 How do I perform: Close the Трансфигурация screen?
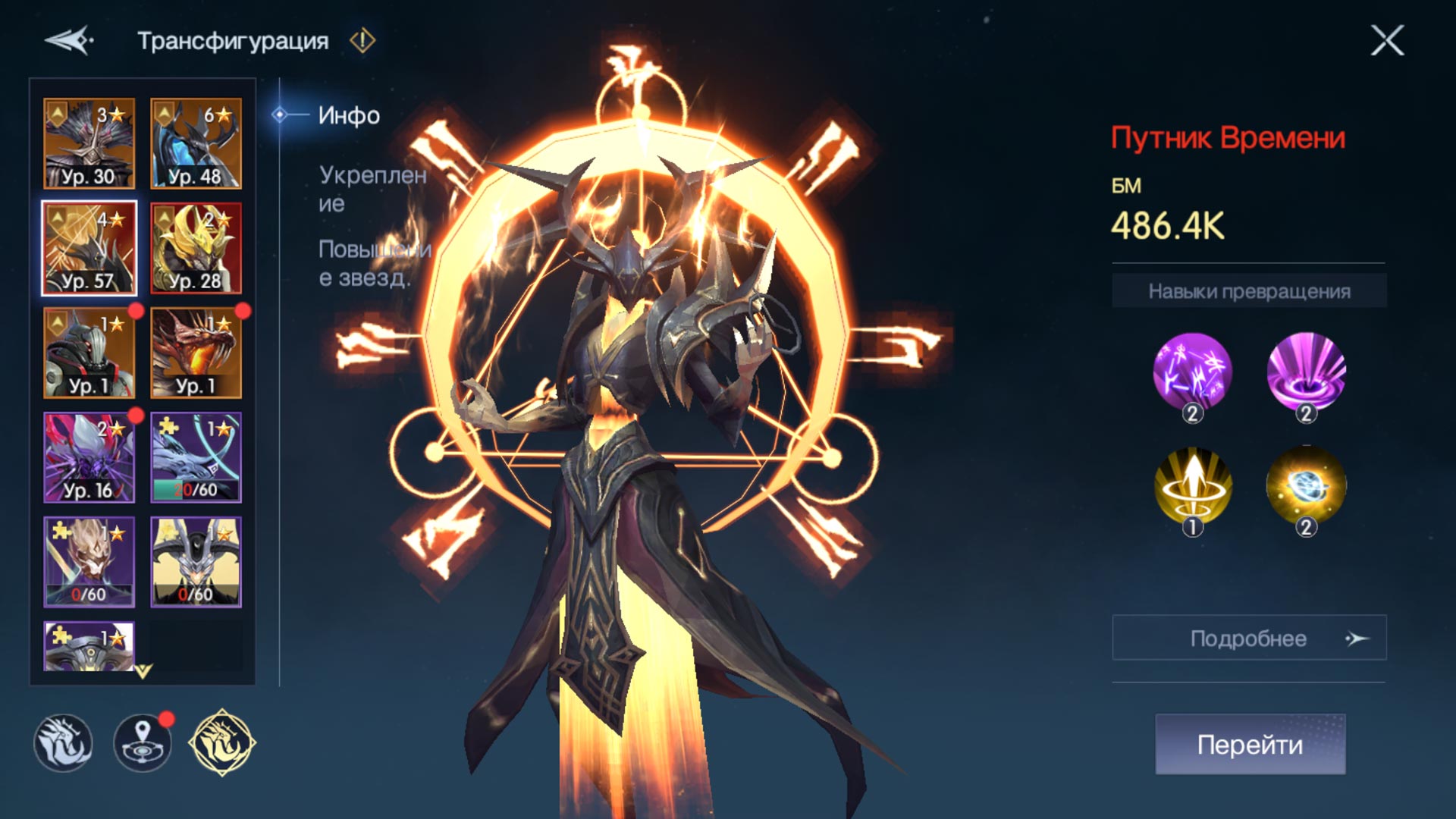tap(1387, 40)
